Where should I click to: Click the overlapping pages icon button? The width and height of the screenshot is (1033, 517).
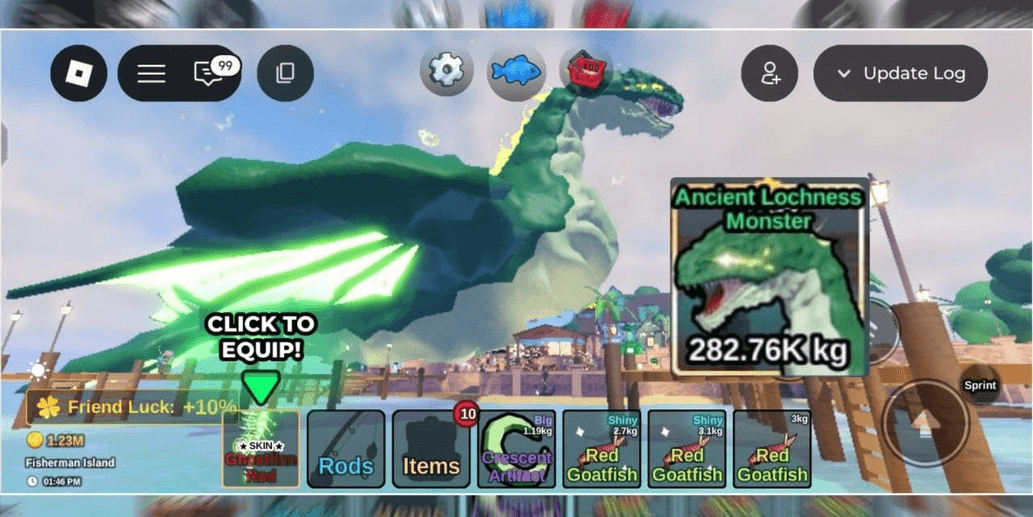[x=285, y=73]
